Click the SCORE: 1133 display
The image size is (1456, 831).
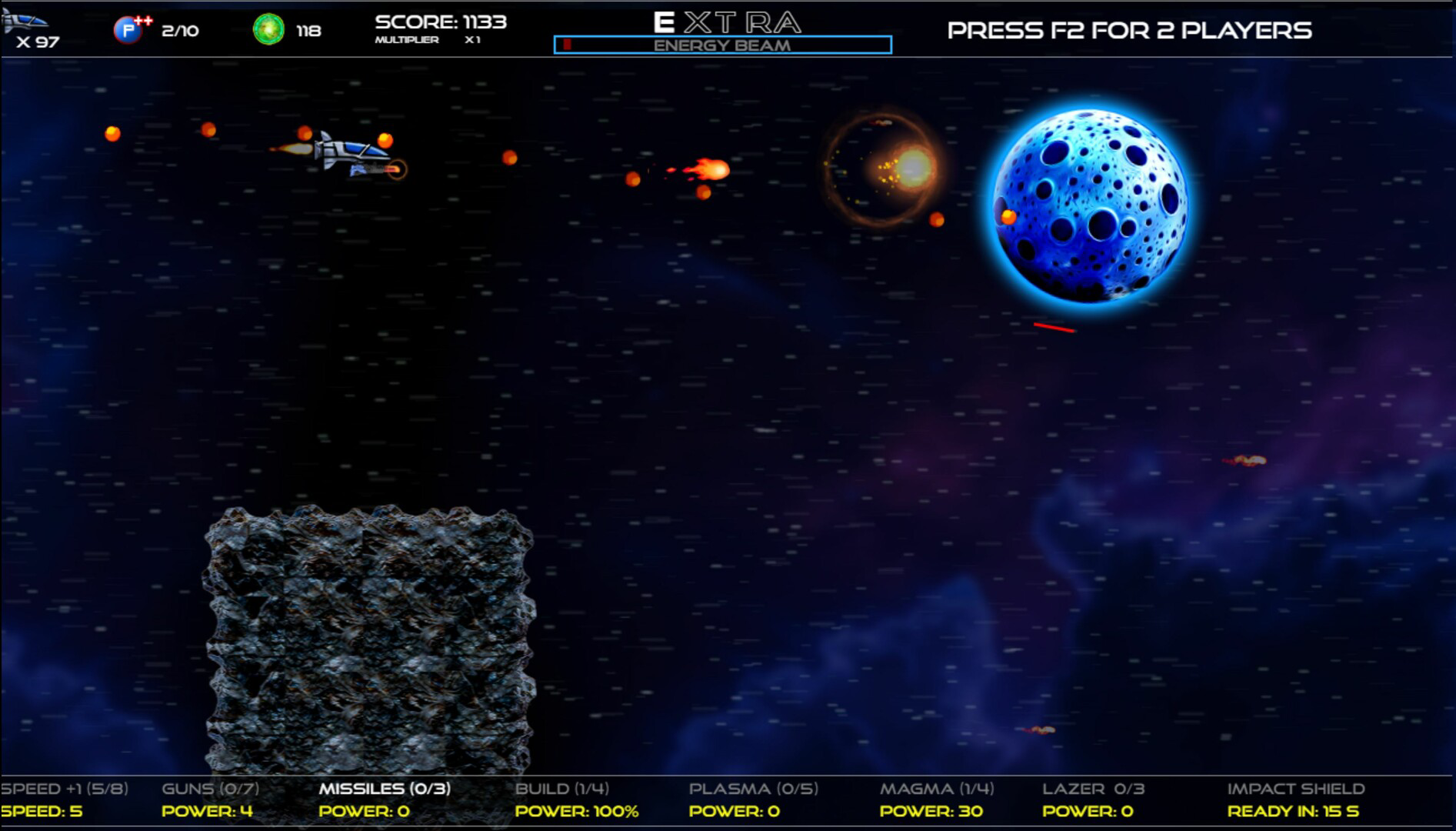439,21
